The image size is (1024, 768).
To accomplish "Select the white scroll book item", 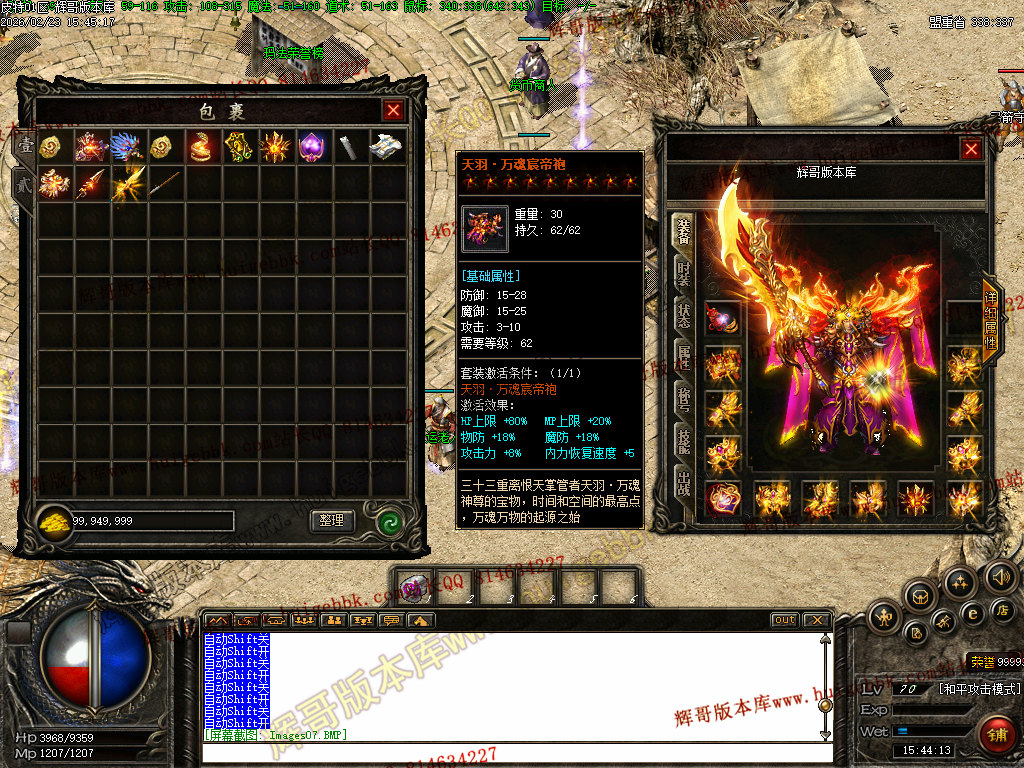I will coord(386,147).
